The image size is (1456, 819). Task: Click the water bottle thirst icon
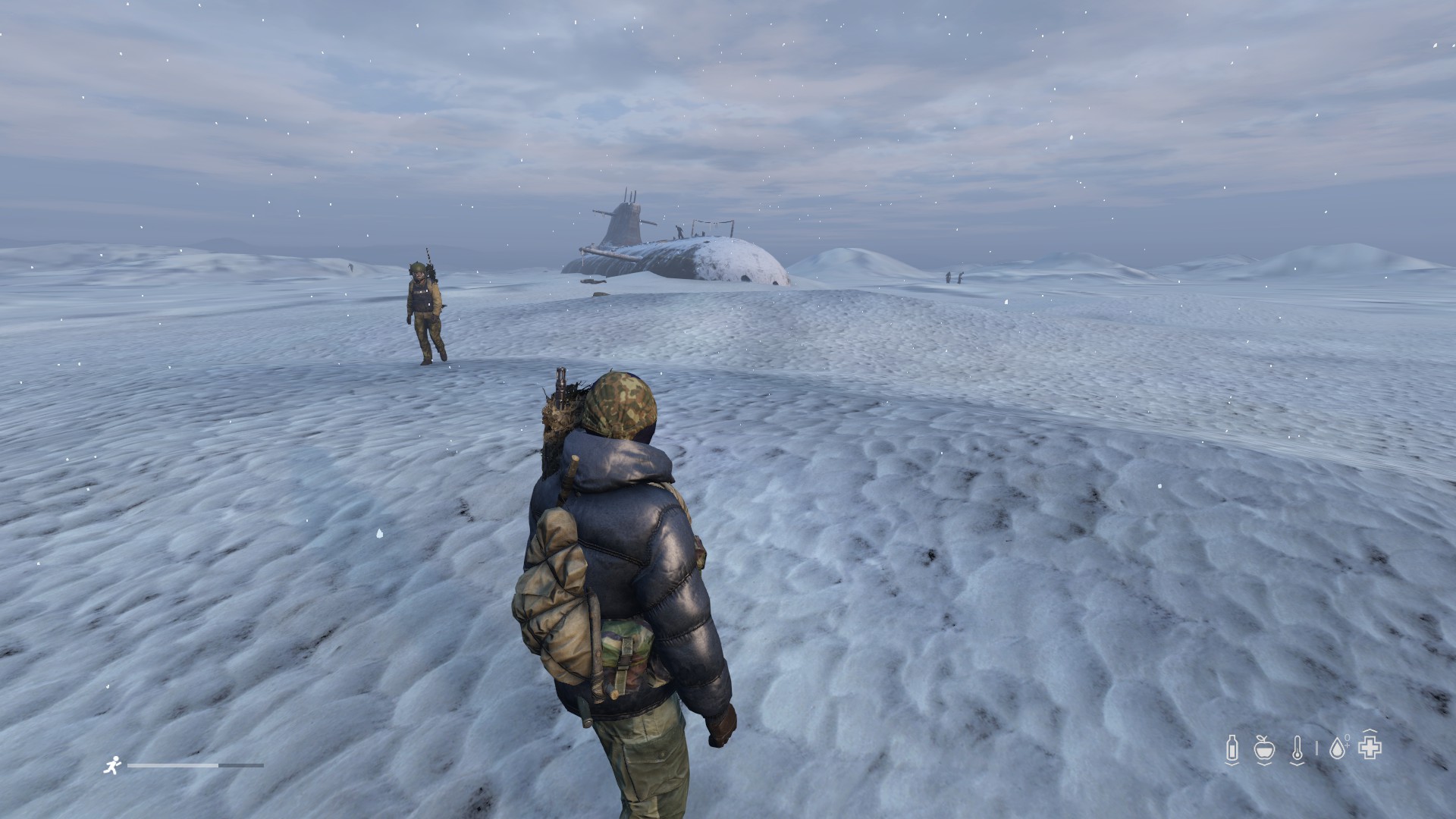pyautogui.click(x=1232, y=749)
